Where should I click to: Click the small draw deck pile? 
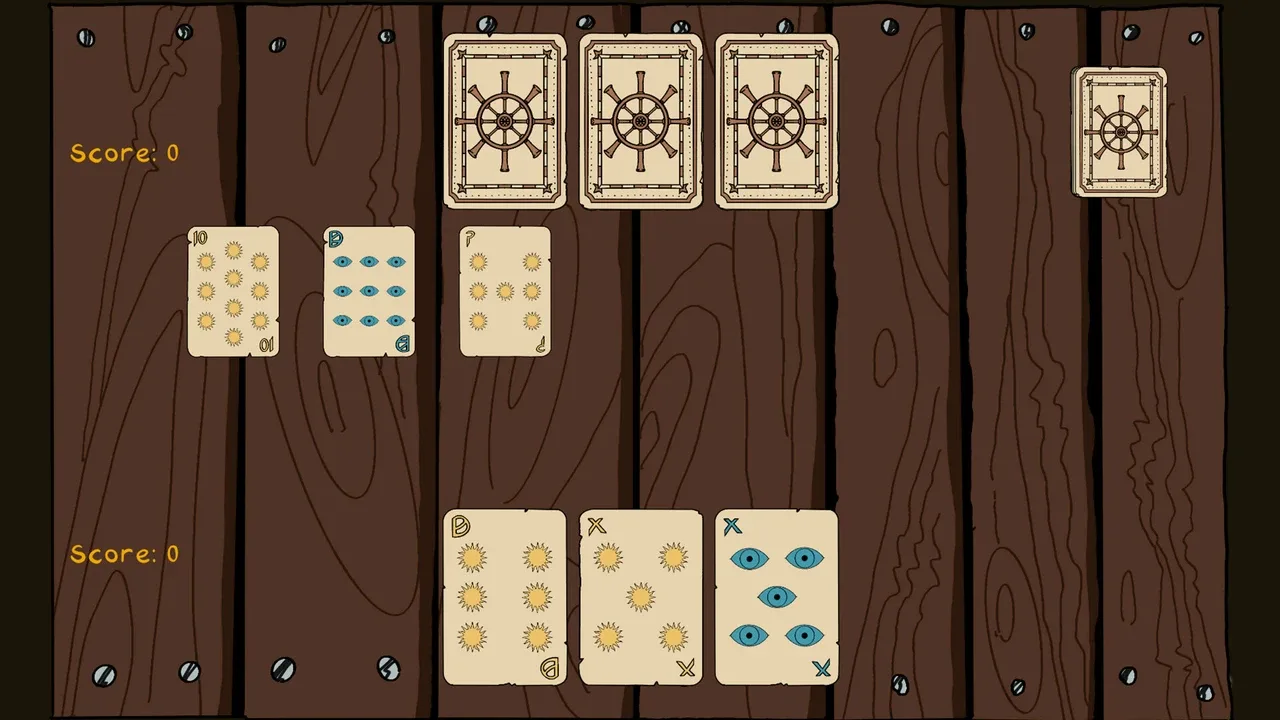[x=1119, y=132]
